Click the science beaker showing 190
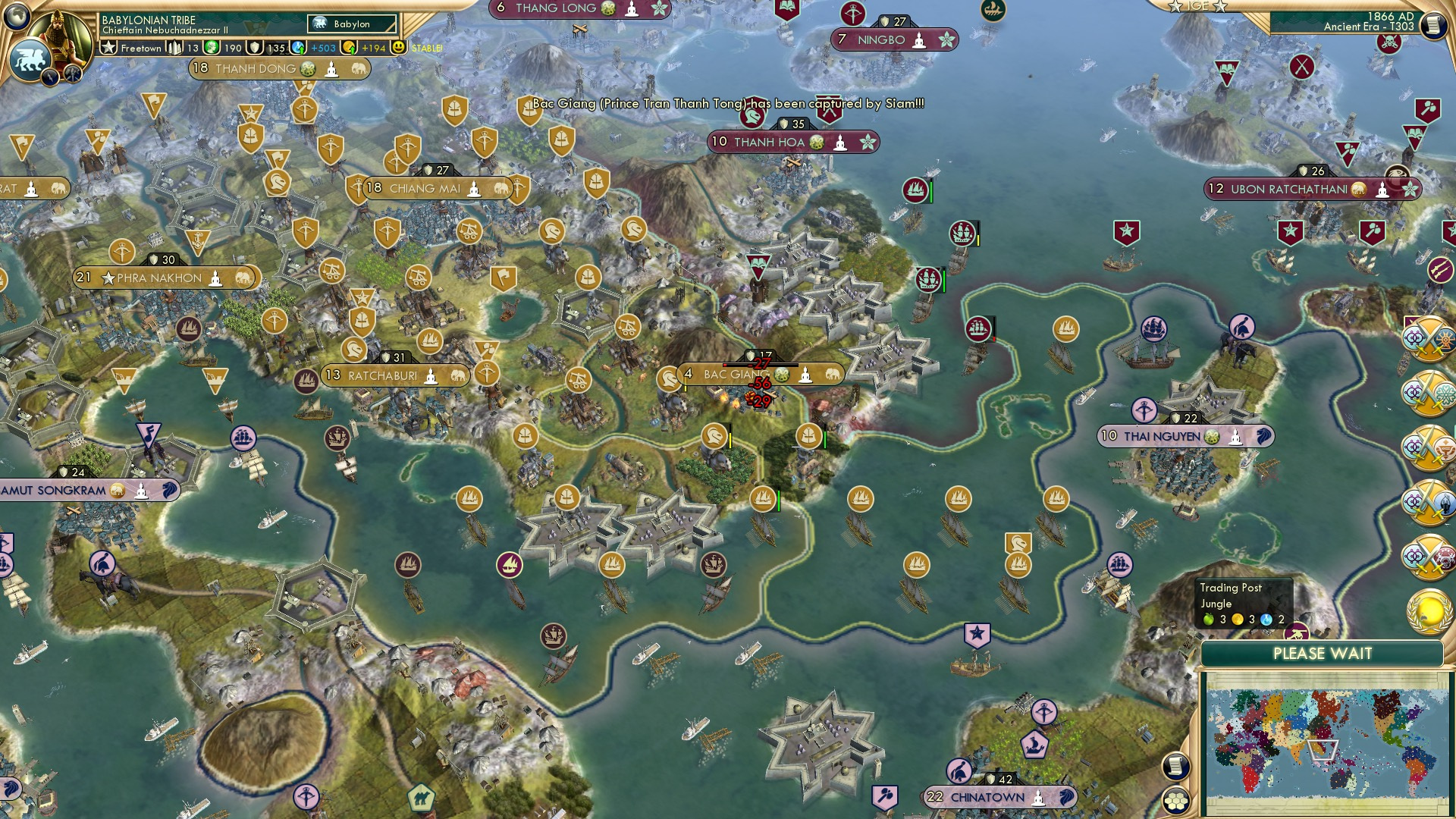 pos(213,47)
